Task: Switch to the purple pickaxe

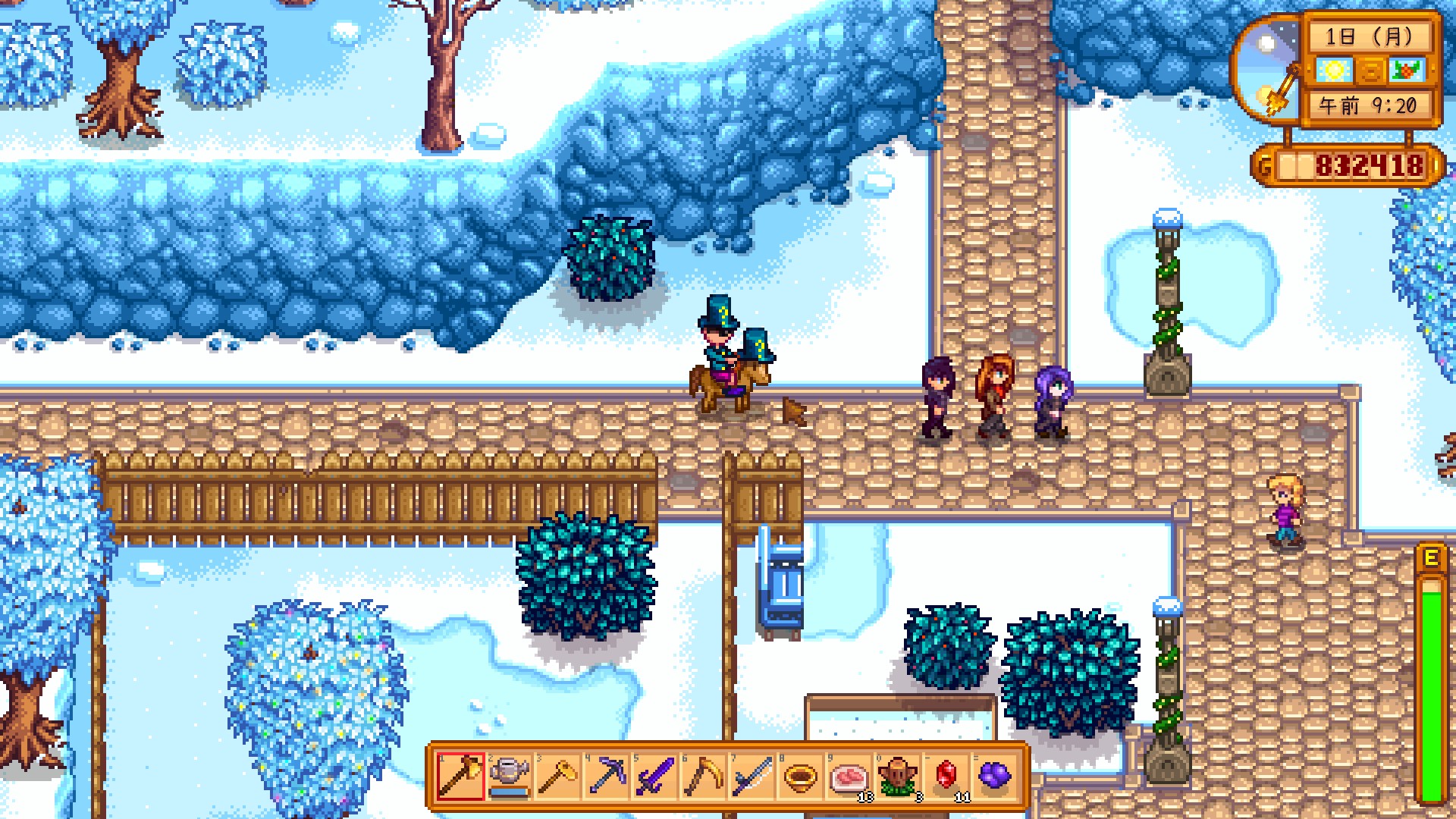Action: [606, 777]
